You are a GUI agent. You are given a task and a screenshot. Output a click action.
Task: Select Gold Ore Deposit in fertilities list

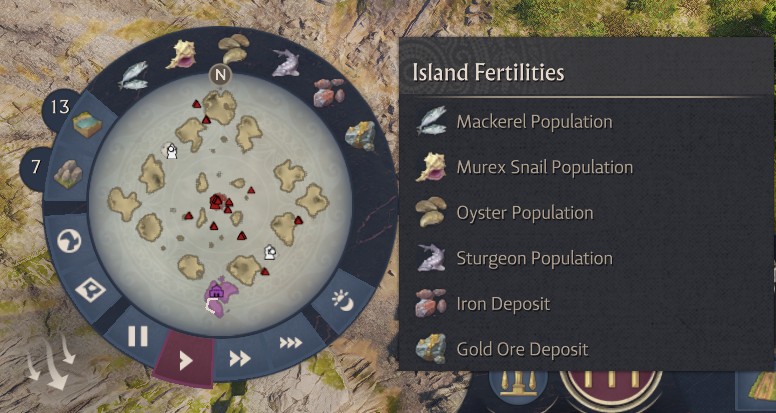pyautogui.click(x=522, y=349)
